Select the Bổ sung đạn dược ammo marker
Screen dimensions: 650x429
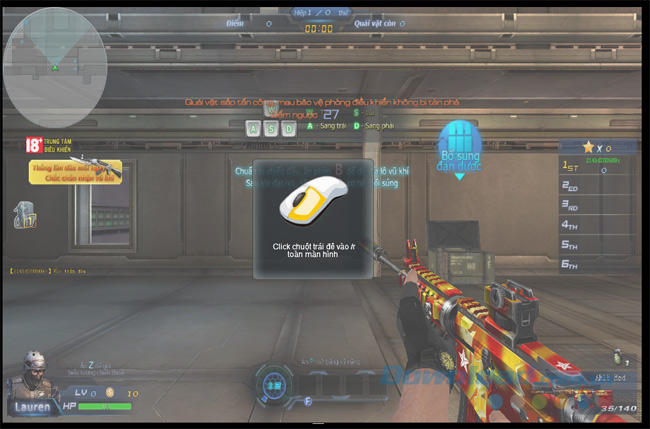pyautogui.click(x=460, y=147)
